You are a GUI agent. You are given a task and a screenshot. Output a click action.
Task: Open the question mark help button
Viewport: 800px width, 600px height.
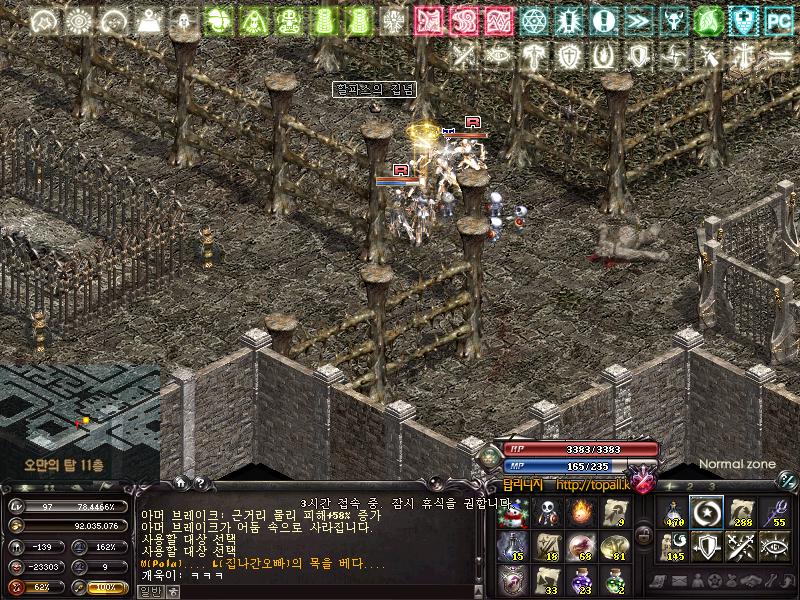click(x=200, y=483)
